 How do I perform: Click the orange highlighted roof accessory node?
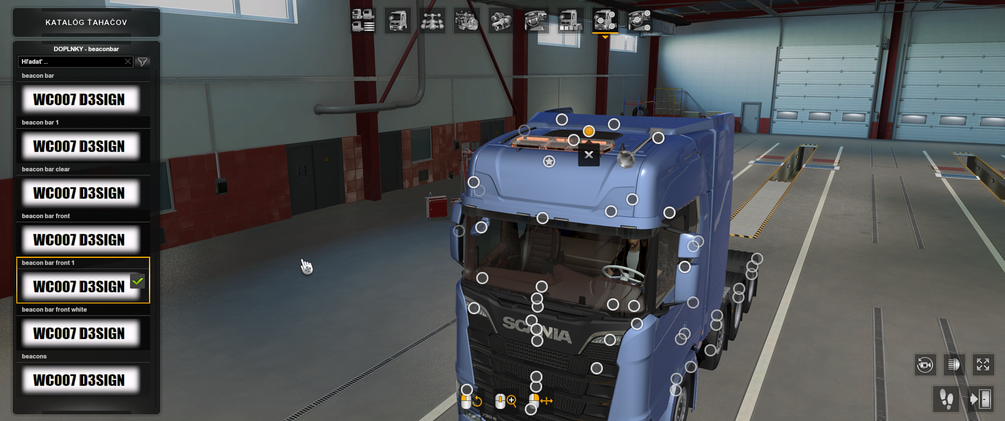click(x=589, y=131)
